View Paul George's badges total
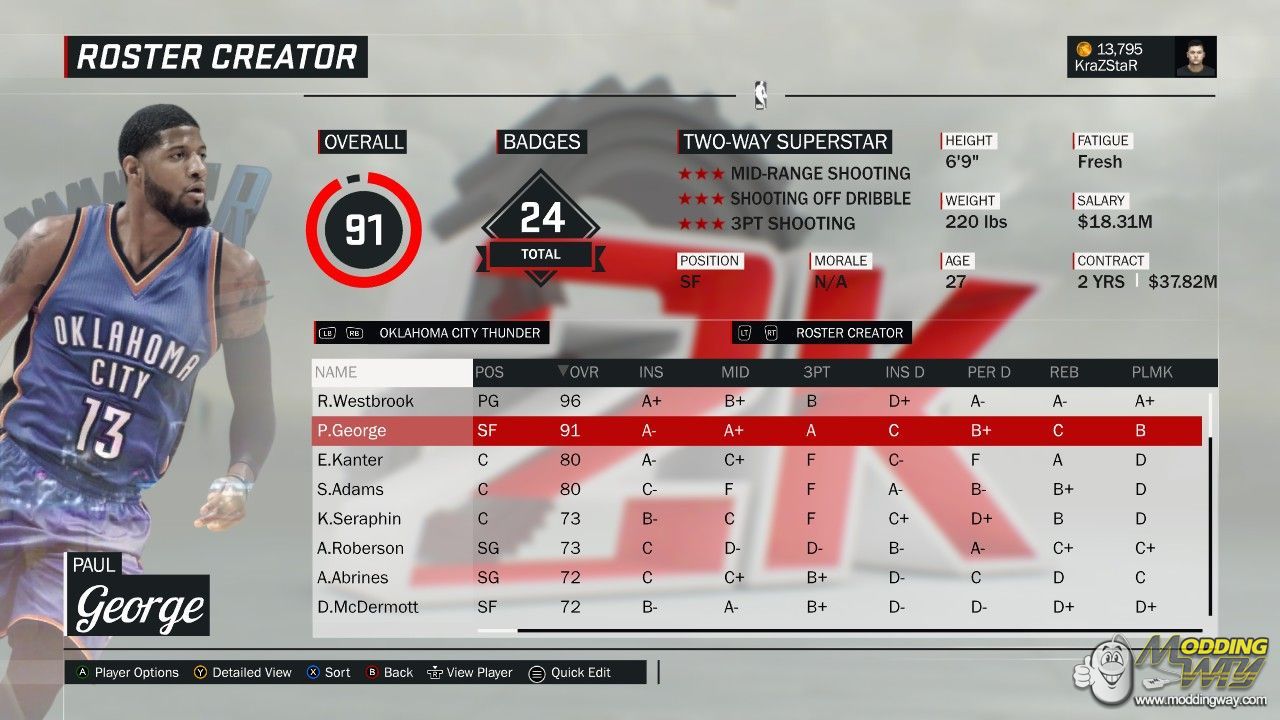The width and height of the screenshot is (1280, 720). click(x=542, y=228)
